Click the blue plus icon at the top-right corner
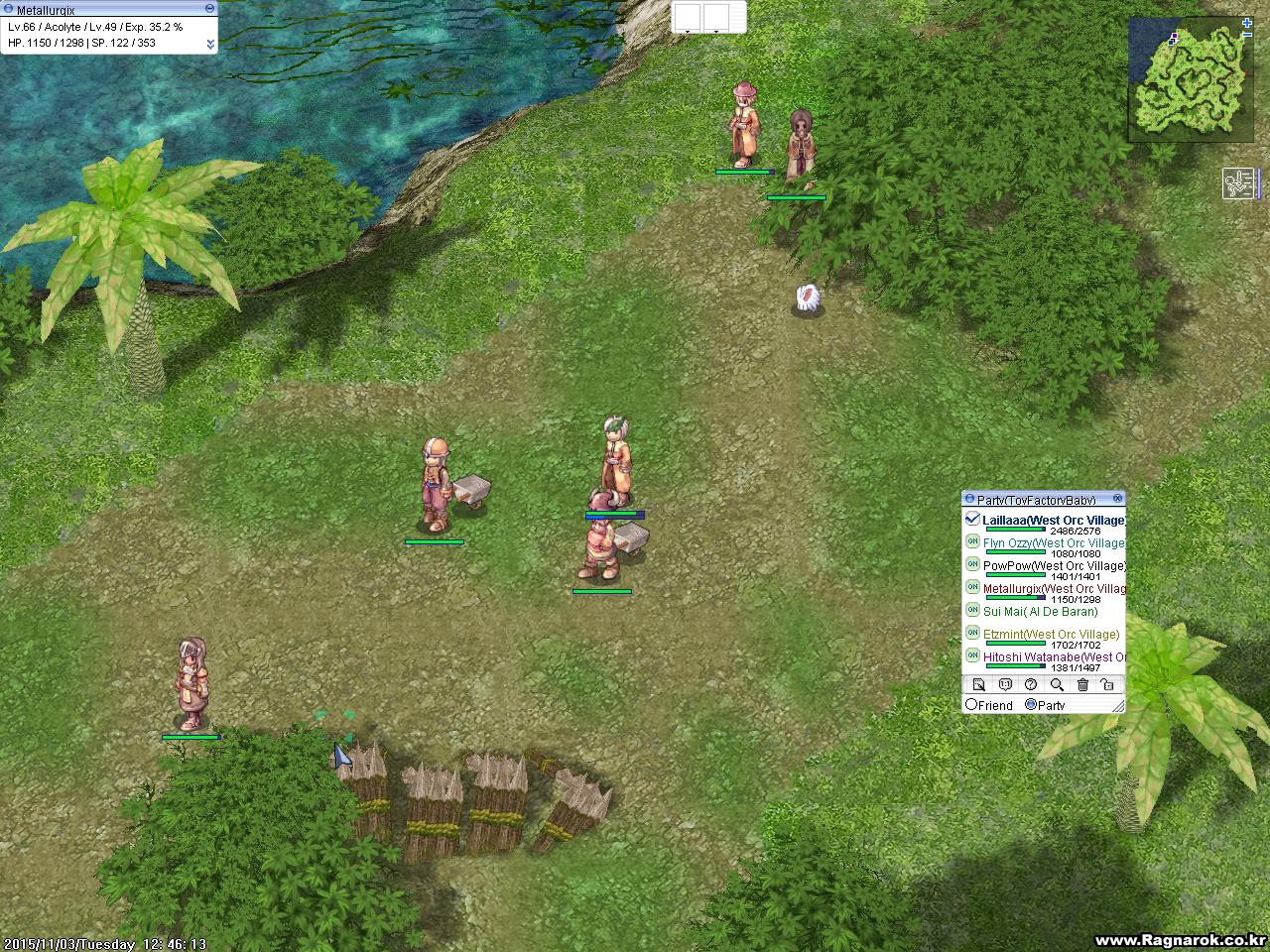Viewport: 1270px width, 952px height. pyautogui.click(x=1247, y=25)
